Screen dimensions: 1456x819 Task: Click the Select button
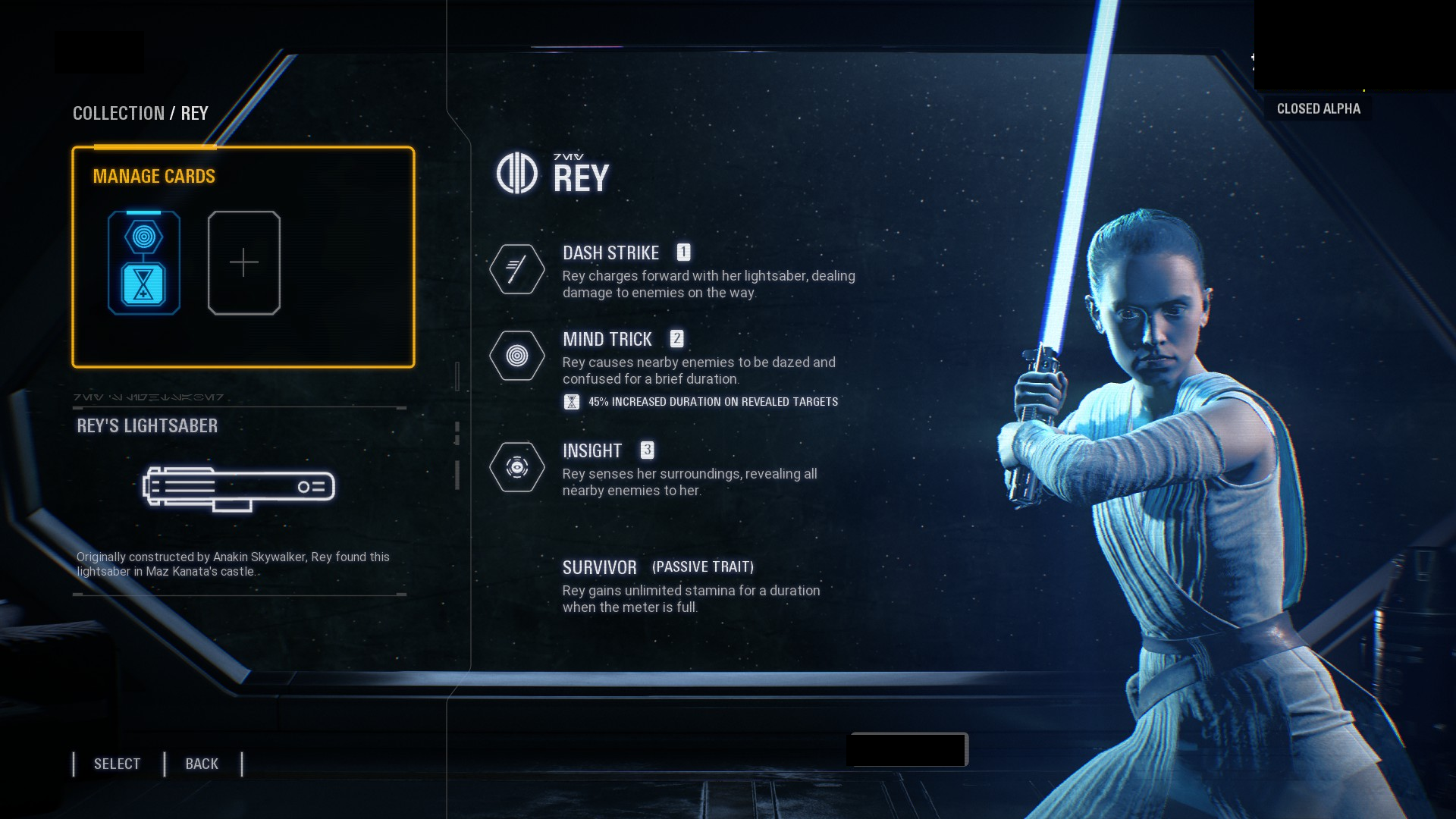coord(118,764)
